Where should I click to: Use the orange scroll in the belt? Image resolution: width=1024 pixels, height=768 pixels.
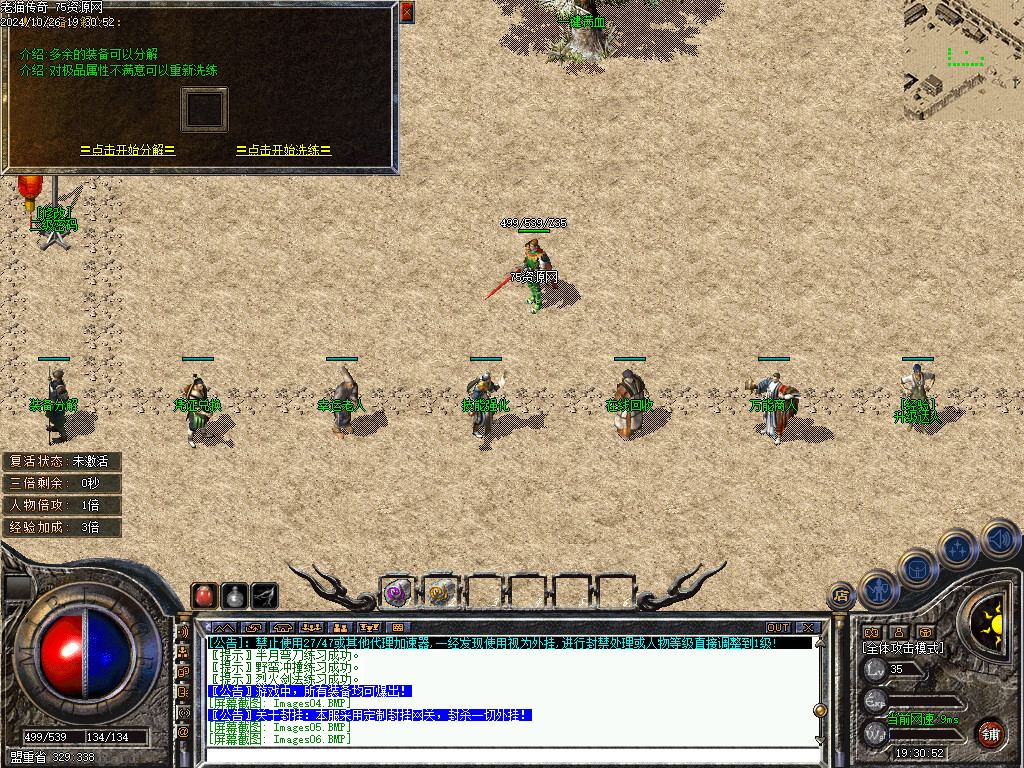click(x=439, y=592)
